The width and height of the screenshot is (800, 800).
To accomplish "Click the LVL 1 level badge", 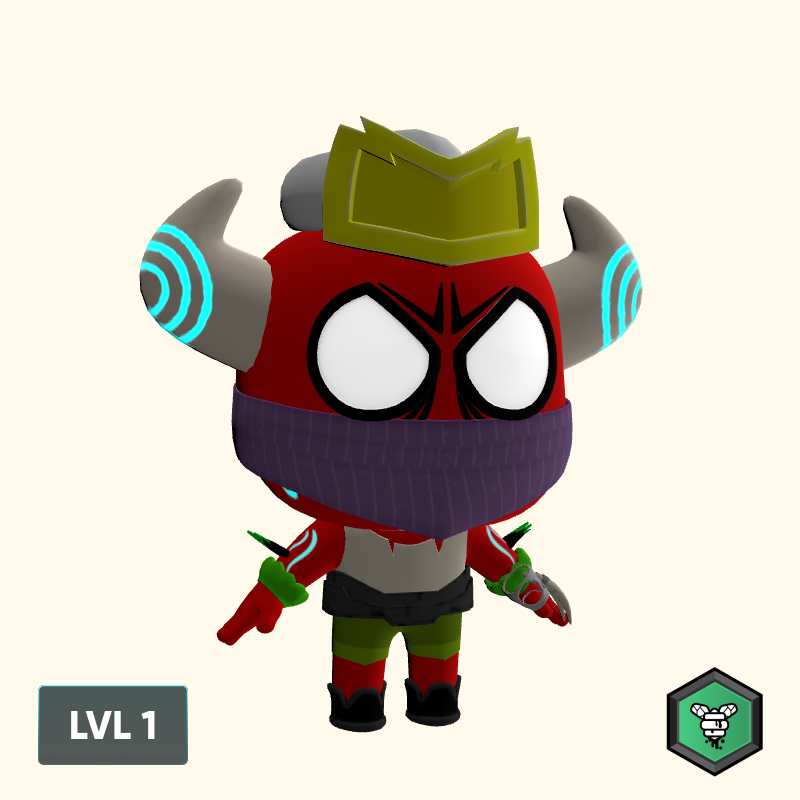I will pyautogui.click(x=113, y=725).
